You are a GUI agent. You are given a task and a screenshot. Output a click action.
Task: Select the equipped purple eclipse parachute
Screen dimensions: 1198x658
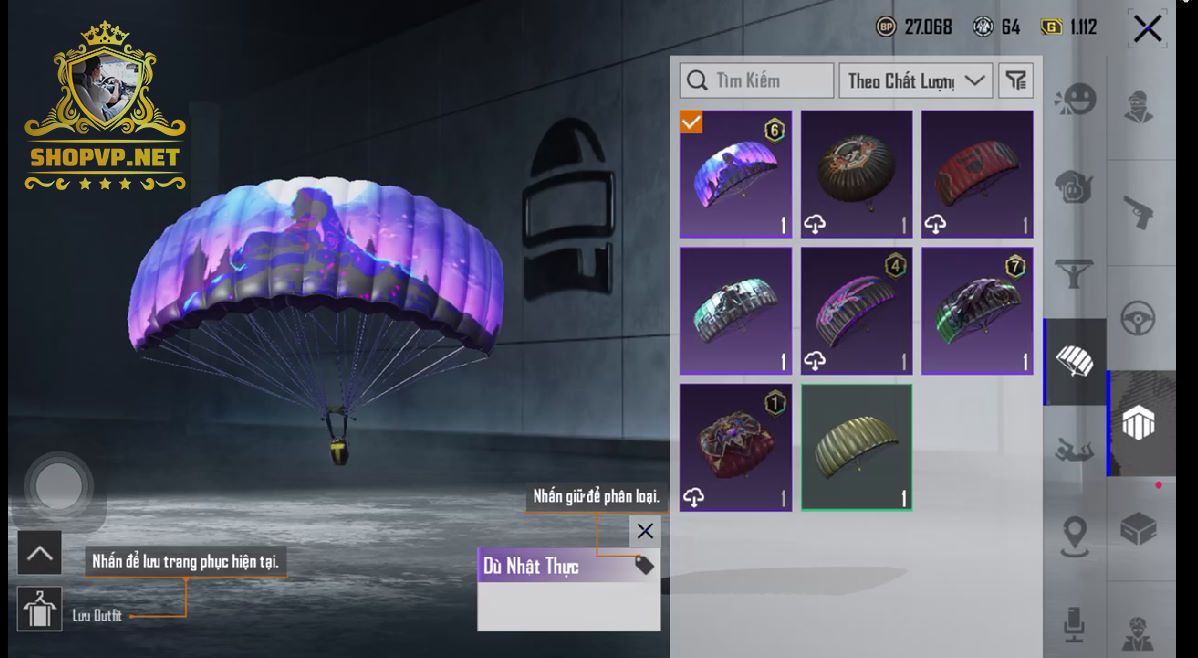736,174
